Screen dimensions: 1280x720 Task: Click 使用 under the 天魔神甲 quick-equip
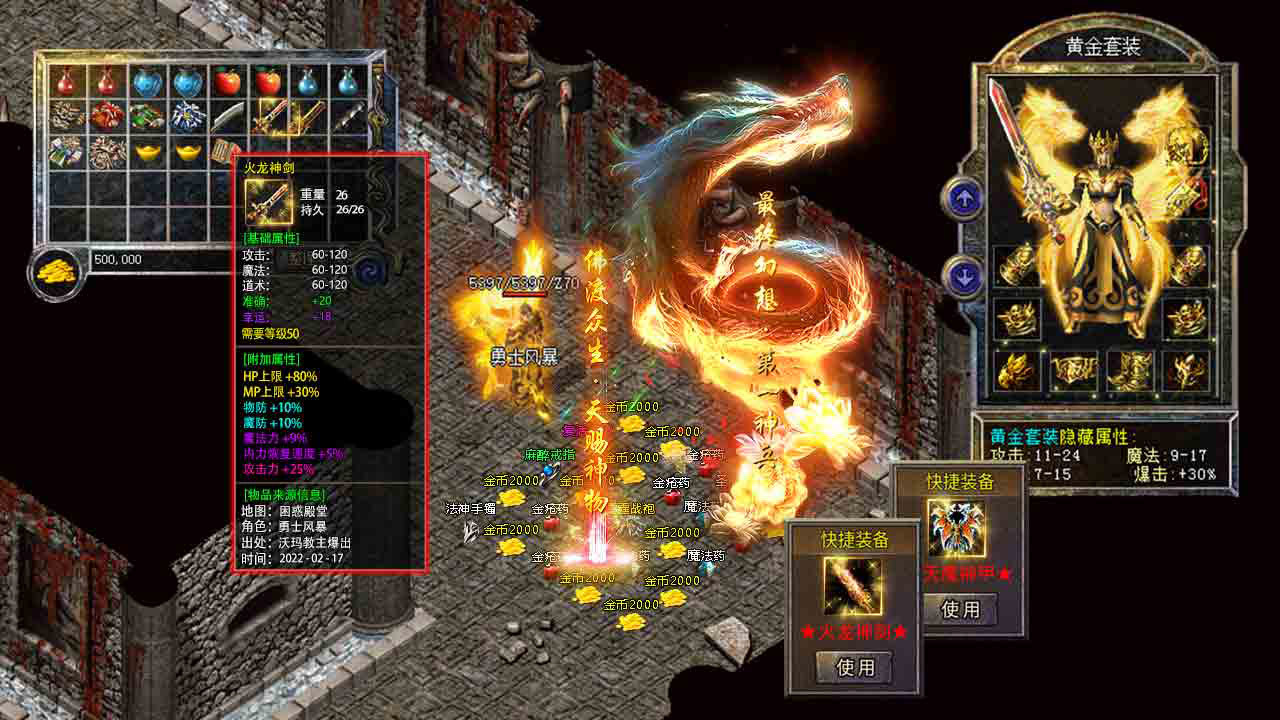click(960, 608)
